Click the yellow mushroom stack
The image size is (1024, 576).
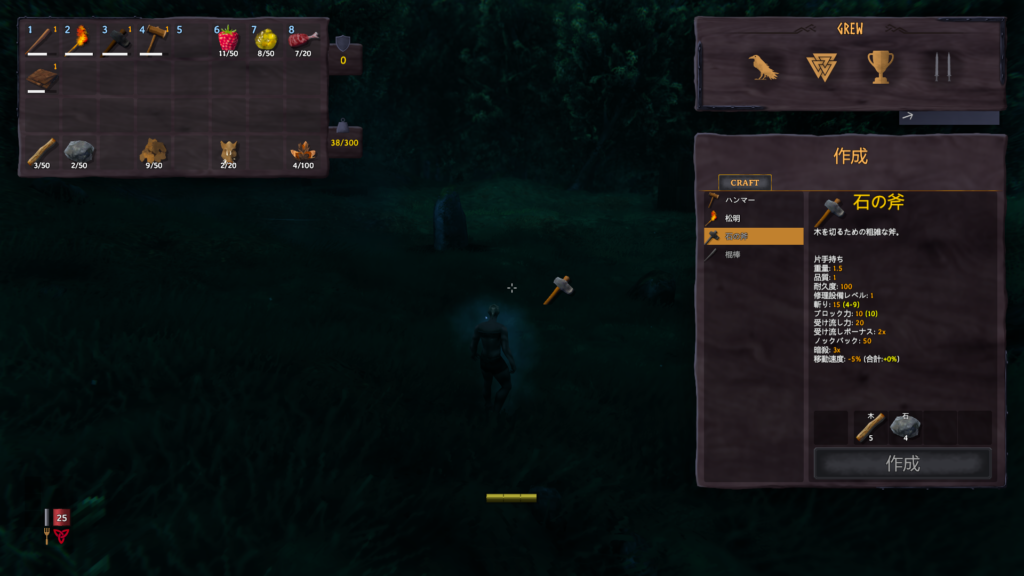coord(265,41)
